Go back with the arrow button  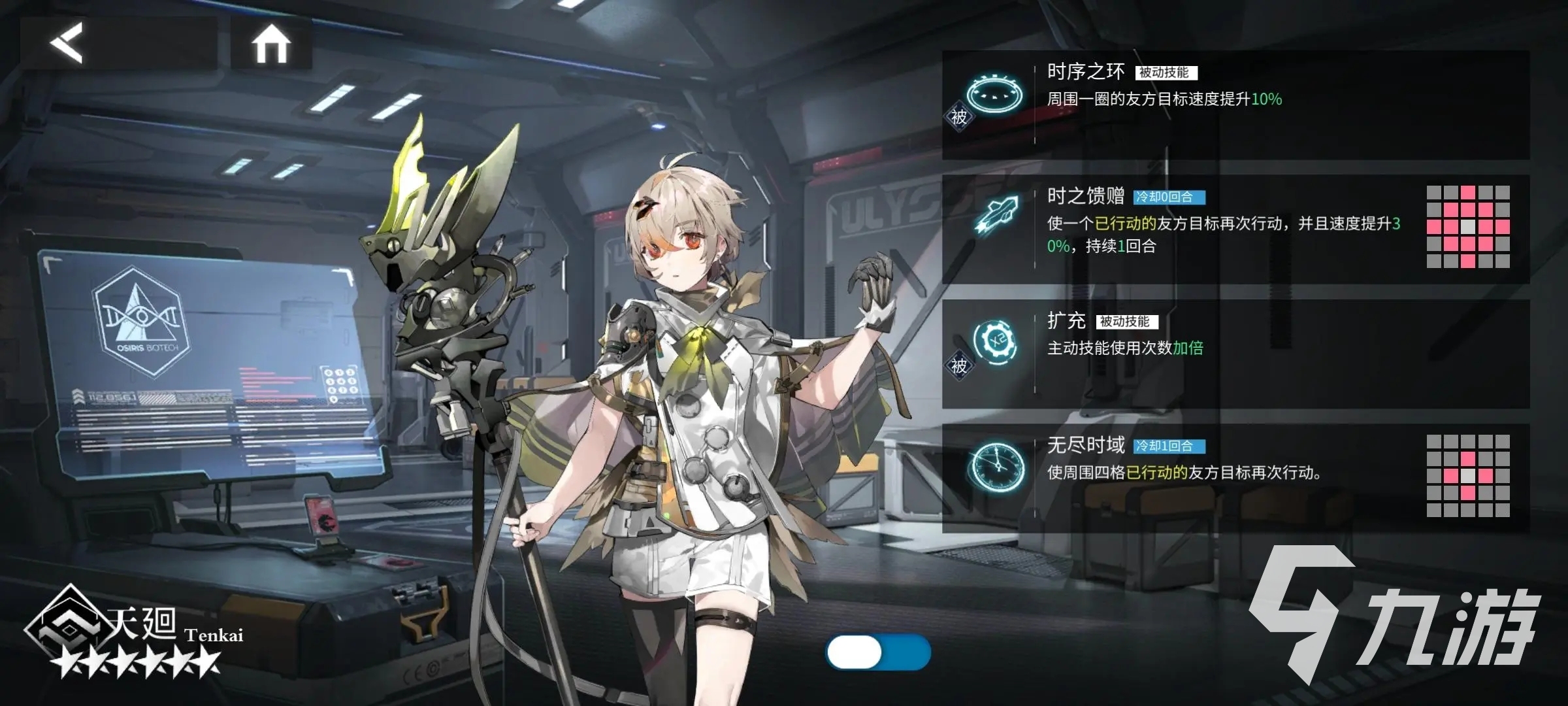click(x=67, y=43)
